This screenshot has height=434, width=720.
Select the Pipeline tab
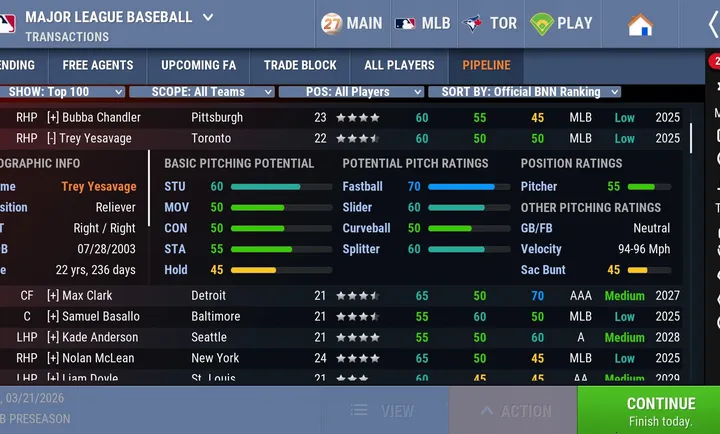click(486, 65)
